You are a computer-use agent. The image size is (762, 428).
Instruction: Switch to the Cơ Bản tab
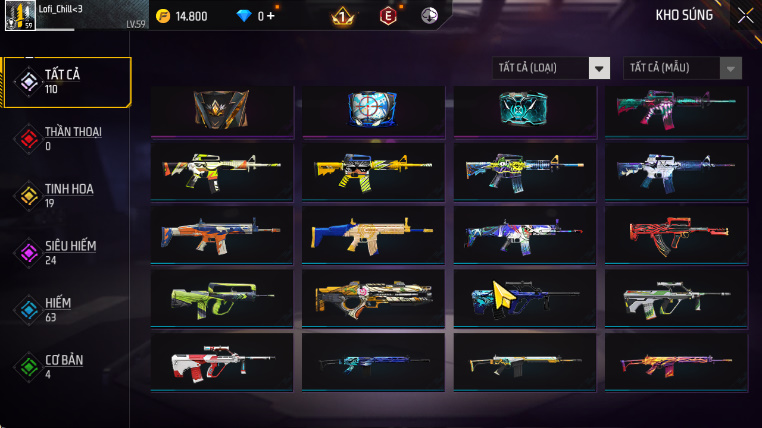pos(66,365)
